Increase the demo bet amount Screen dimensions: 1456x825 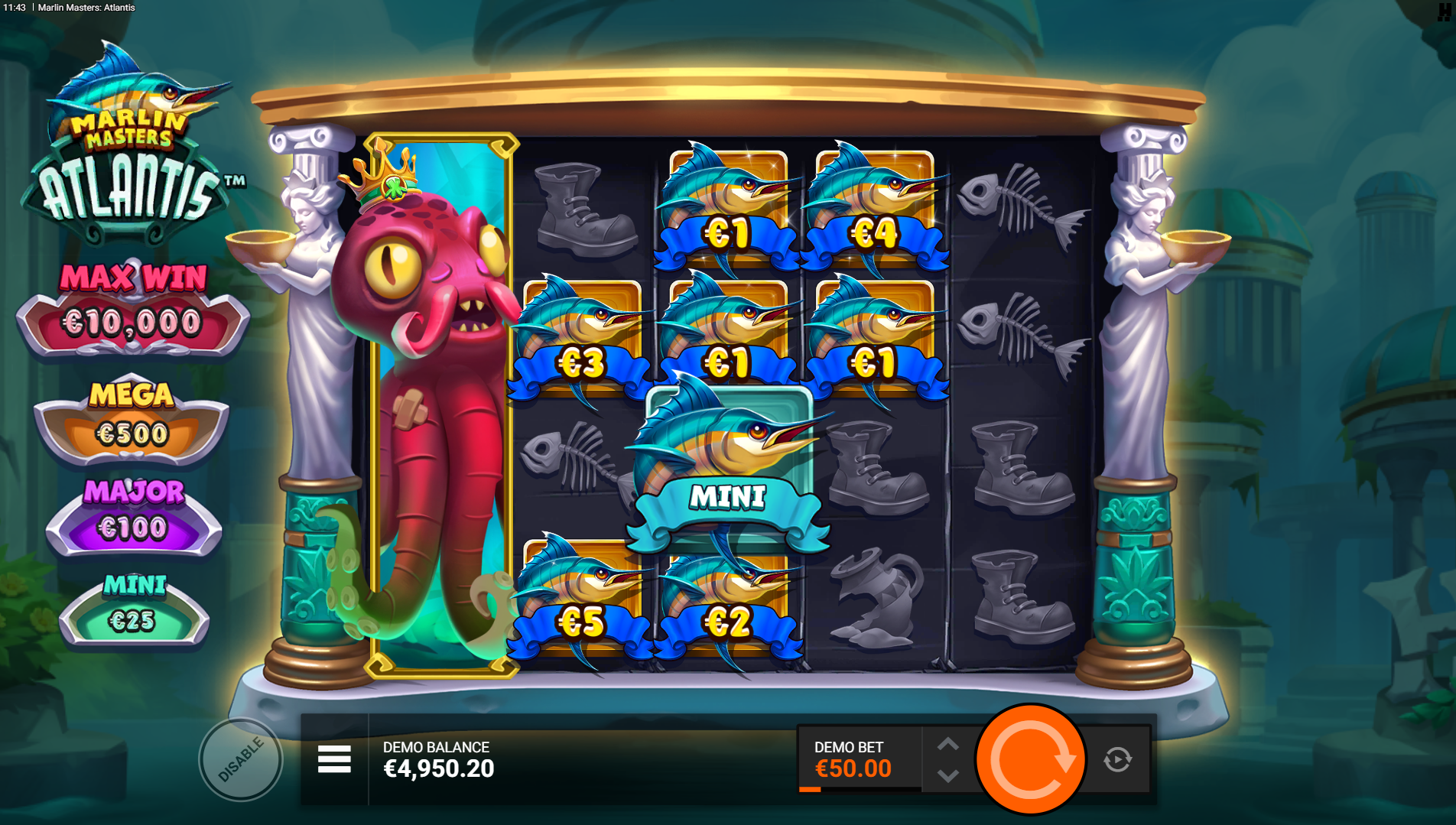pyautogui.click(x=947, y=744)
